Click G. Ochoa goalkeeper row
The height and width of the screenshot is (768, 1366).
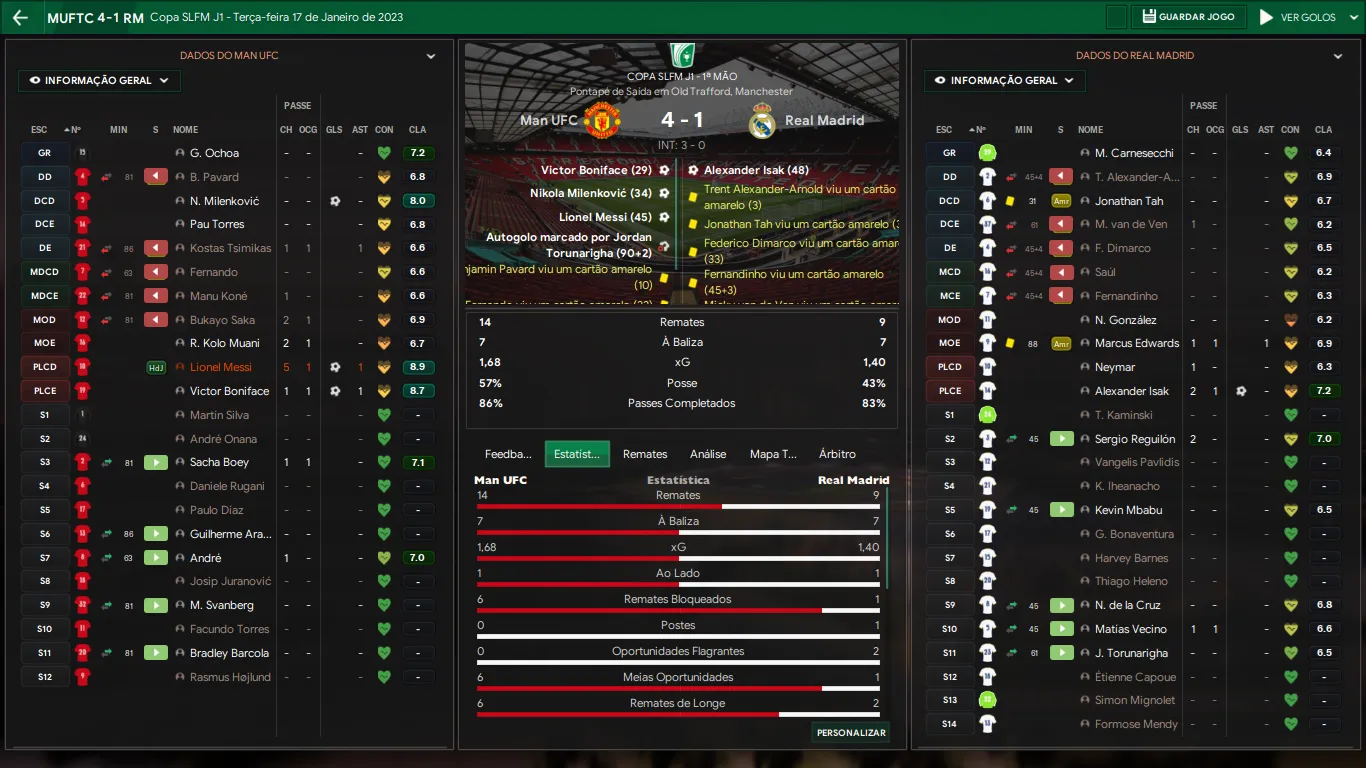coord(214,153)
